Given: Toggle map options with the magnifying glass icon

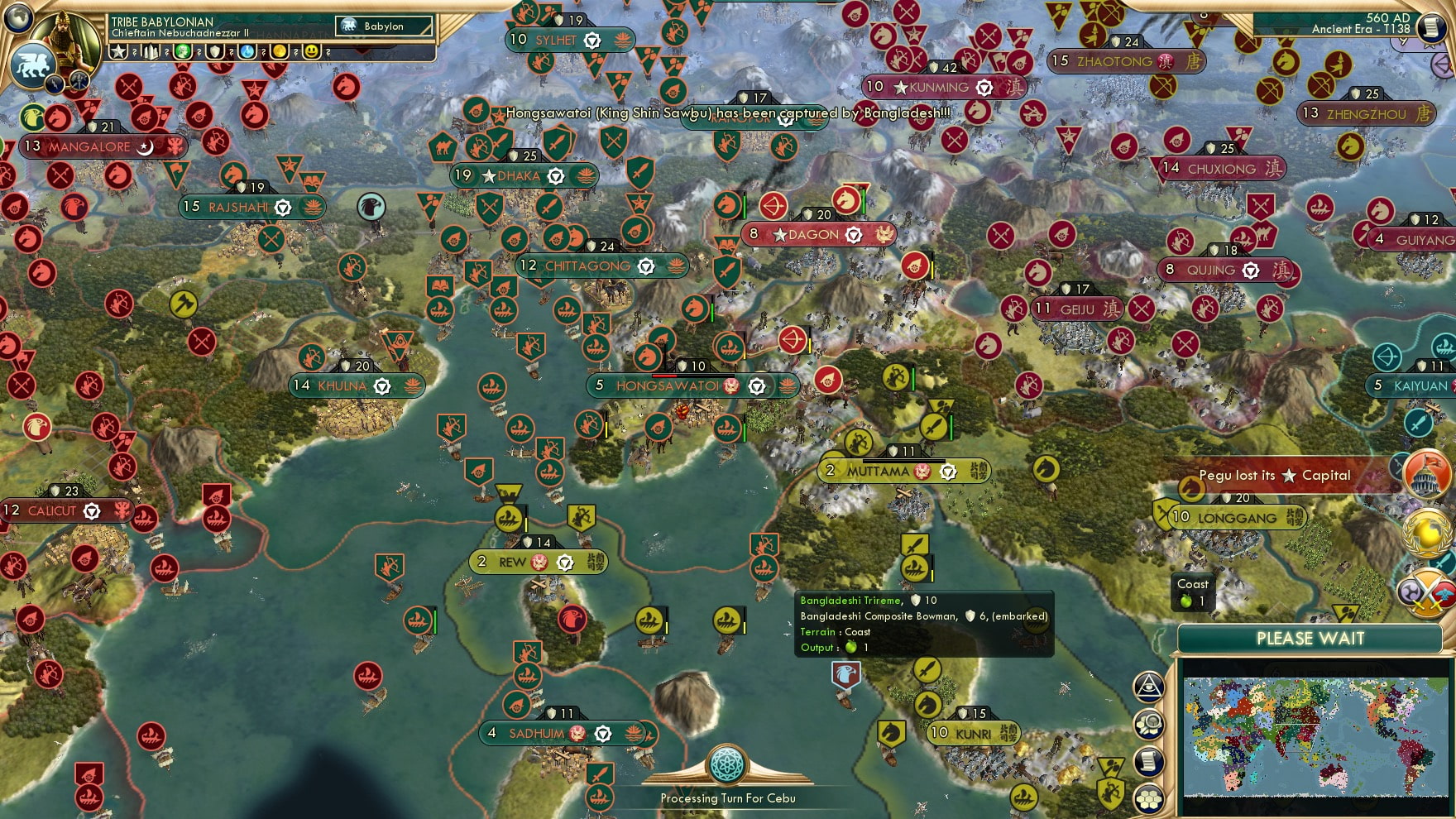Looking at the screenshot, I should [1148, 723].
